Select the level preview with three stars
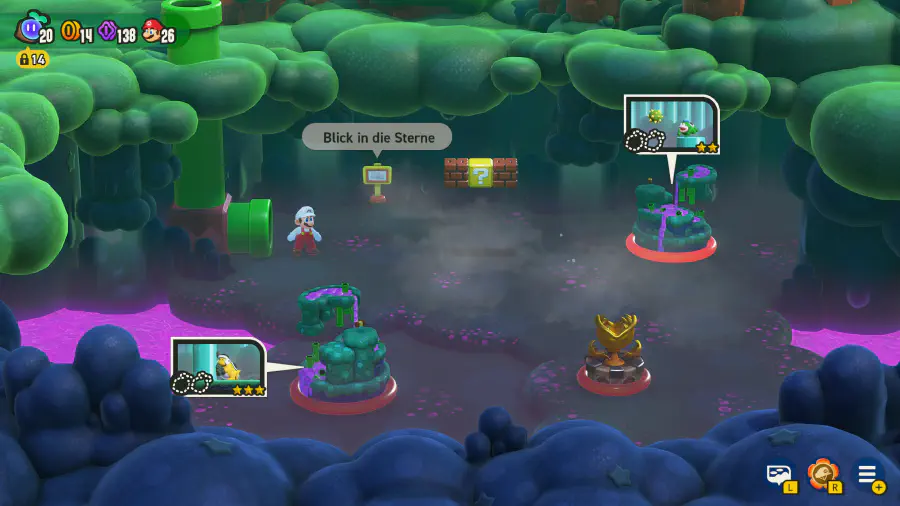Image resolution: width=900 pixels, height=506 pixels. point(219,367)
